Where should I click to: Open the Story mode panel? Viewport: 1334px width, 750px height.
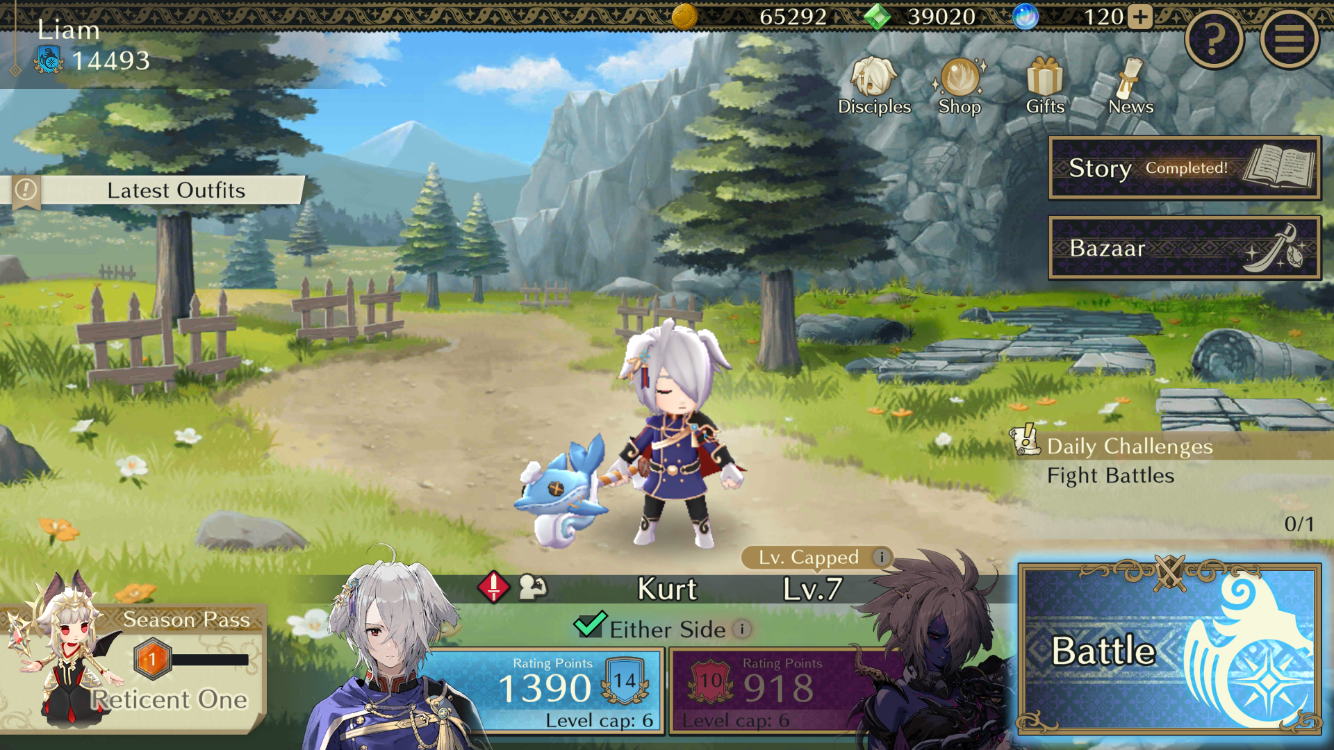(1184, 168)
